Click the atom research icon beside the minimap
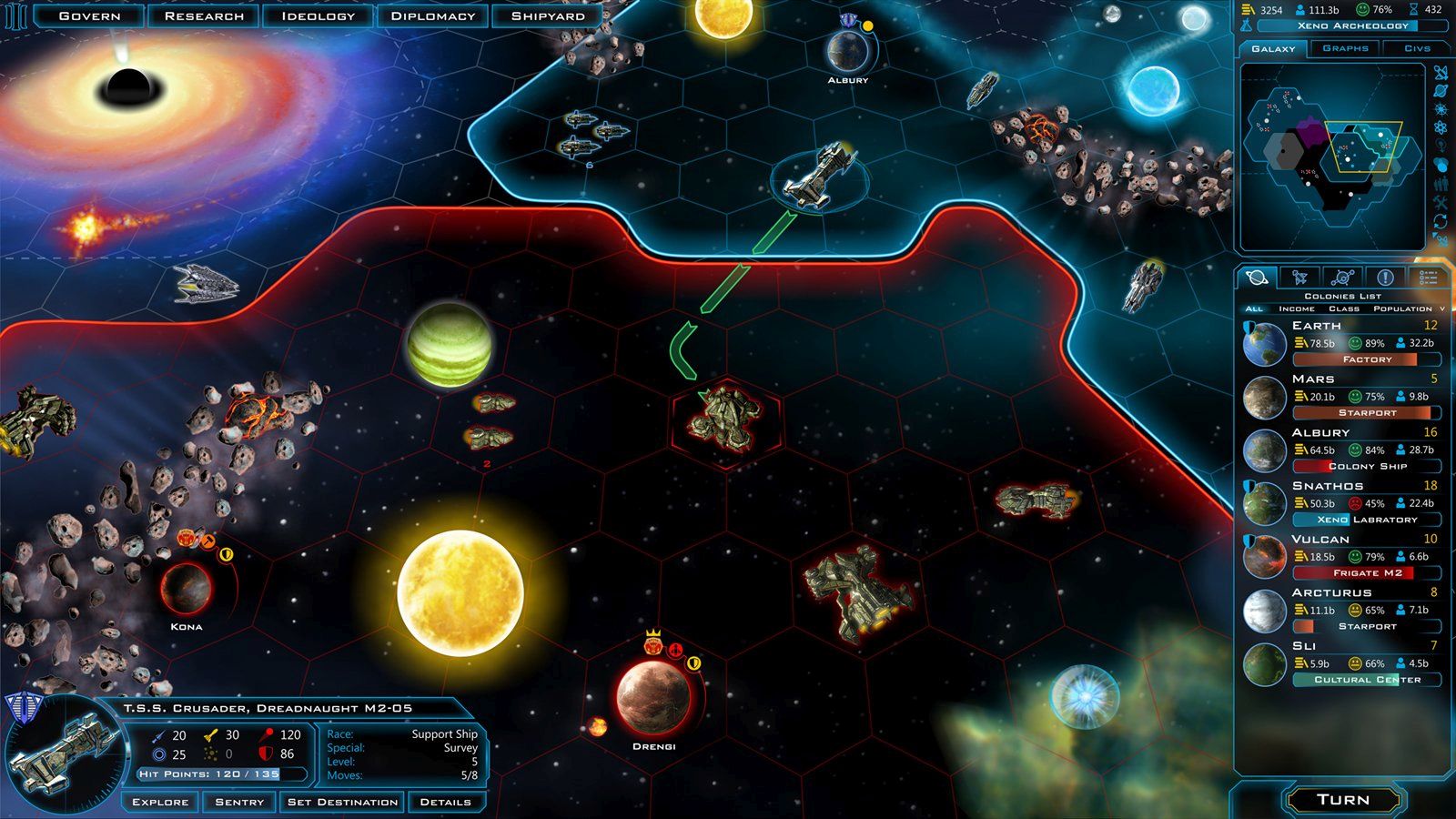The width and height of the screenshot is (1456, 819). pos(1441,126)
